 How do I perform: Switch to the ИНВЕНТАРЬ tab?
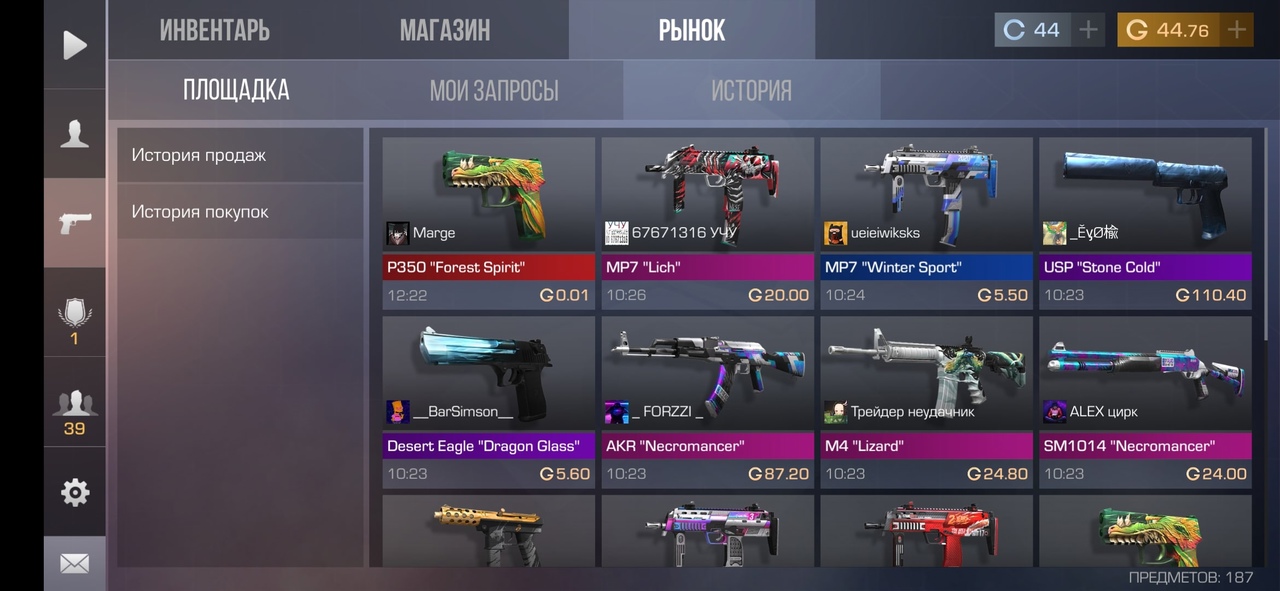214,30
